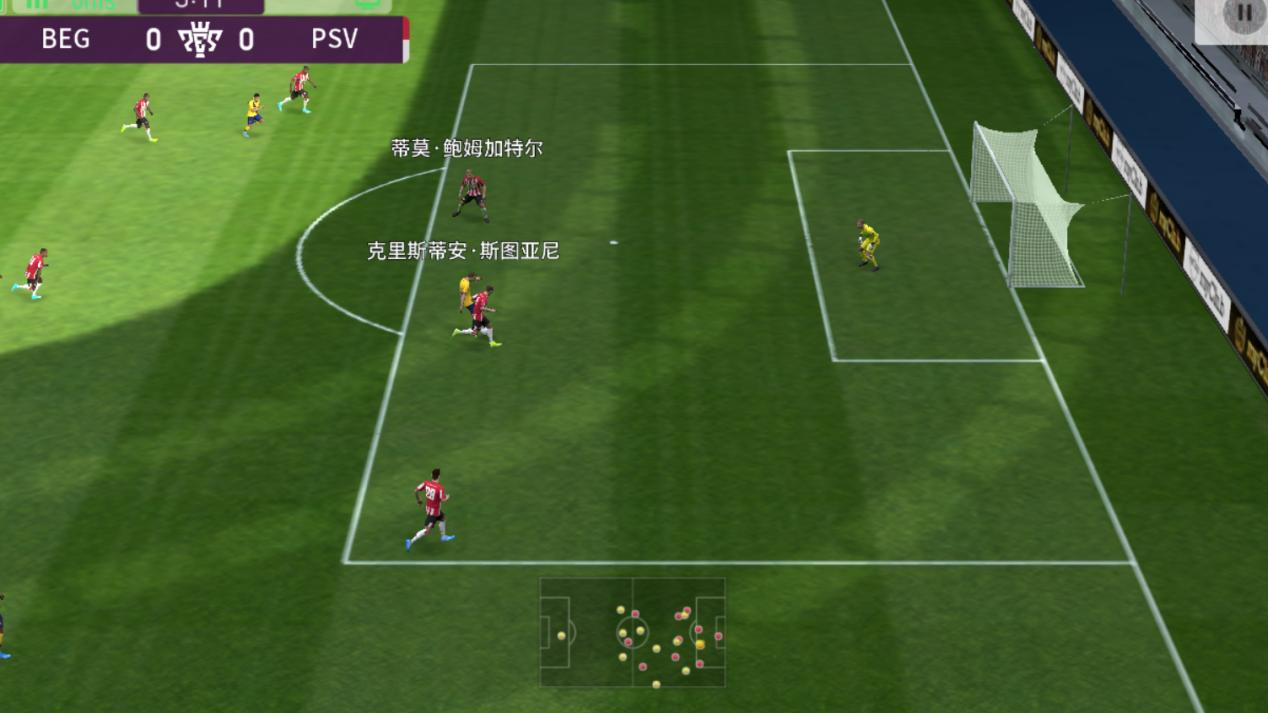
Task: Pause the match with the pause button
Action: [1243, 14]
